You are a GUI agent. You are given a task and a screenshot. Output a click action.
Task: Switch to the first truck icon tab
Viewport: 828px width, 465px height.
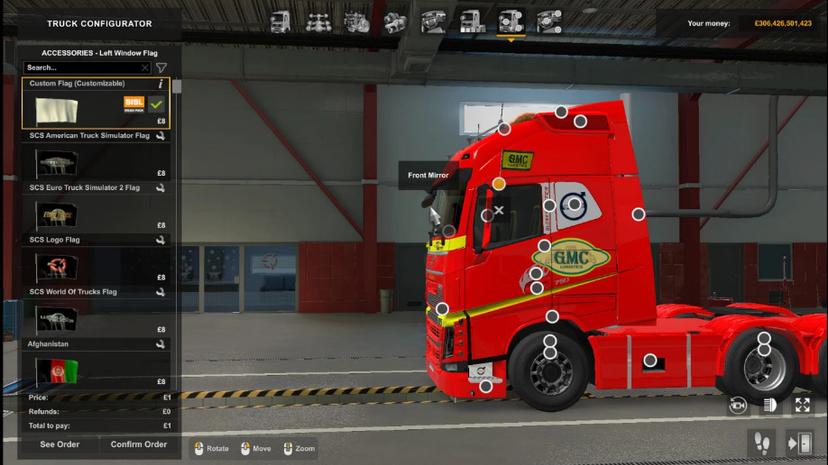pos(280,21)
